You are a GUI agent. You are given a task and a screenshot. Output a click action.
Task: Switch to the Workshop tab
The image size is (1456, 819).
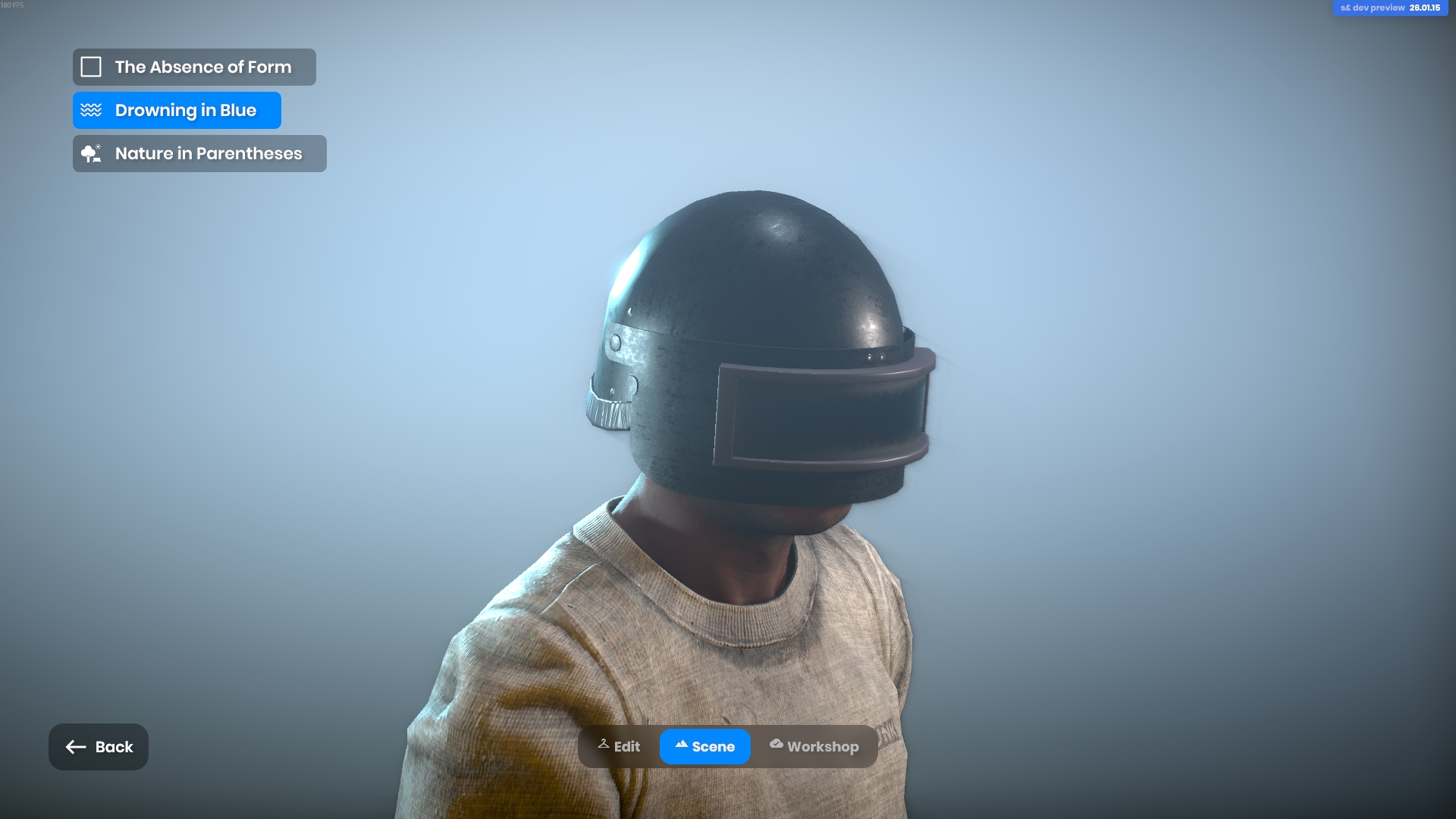click(x=814, y=747)
